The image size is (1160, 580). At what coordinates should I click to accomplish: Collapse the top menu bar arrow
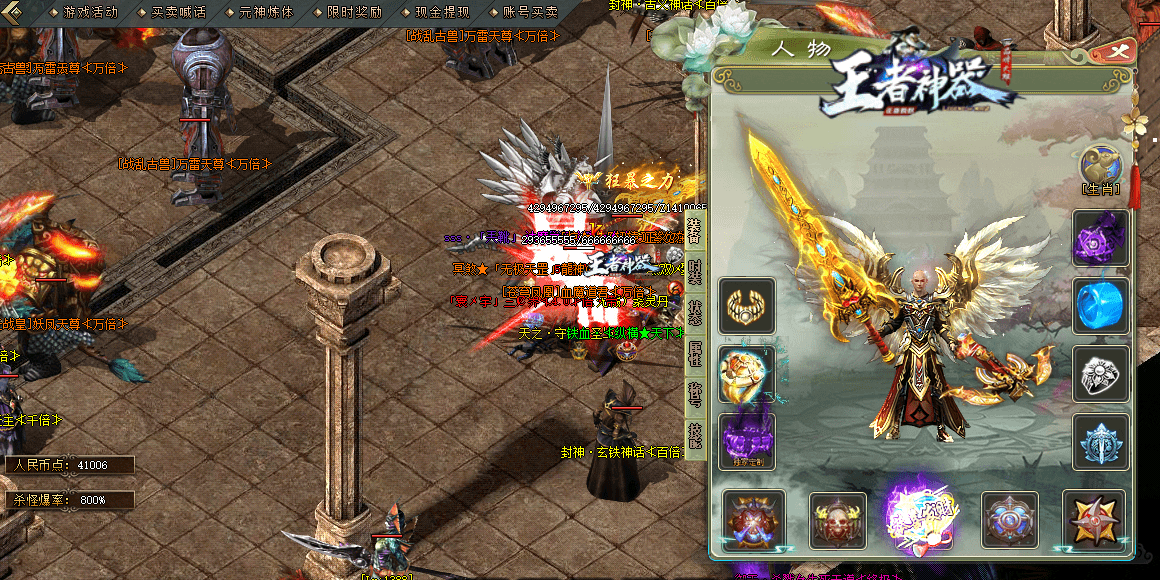(x=13, y=12)
